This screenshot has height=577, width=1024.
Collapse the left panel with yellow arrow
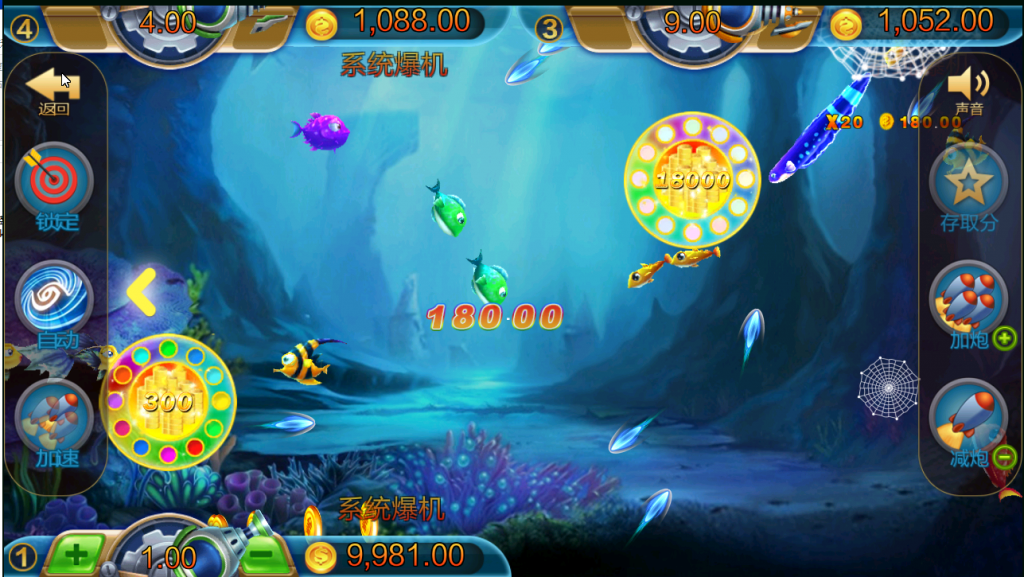click(141, 292)
